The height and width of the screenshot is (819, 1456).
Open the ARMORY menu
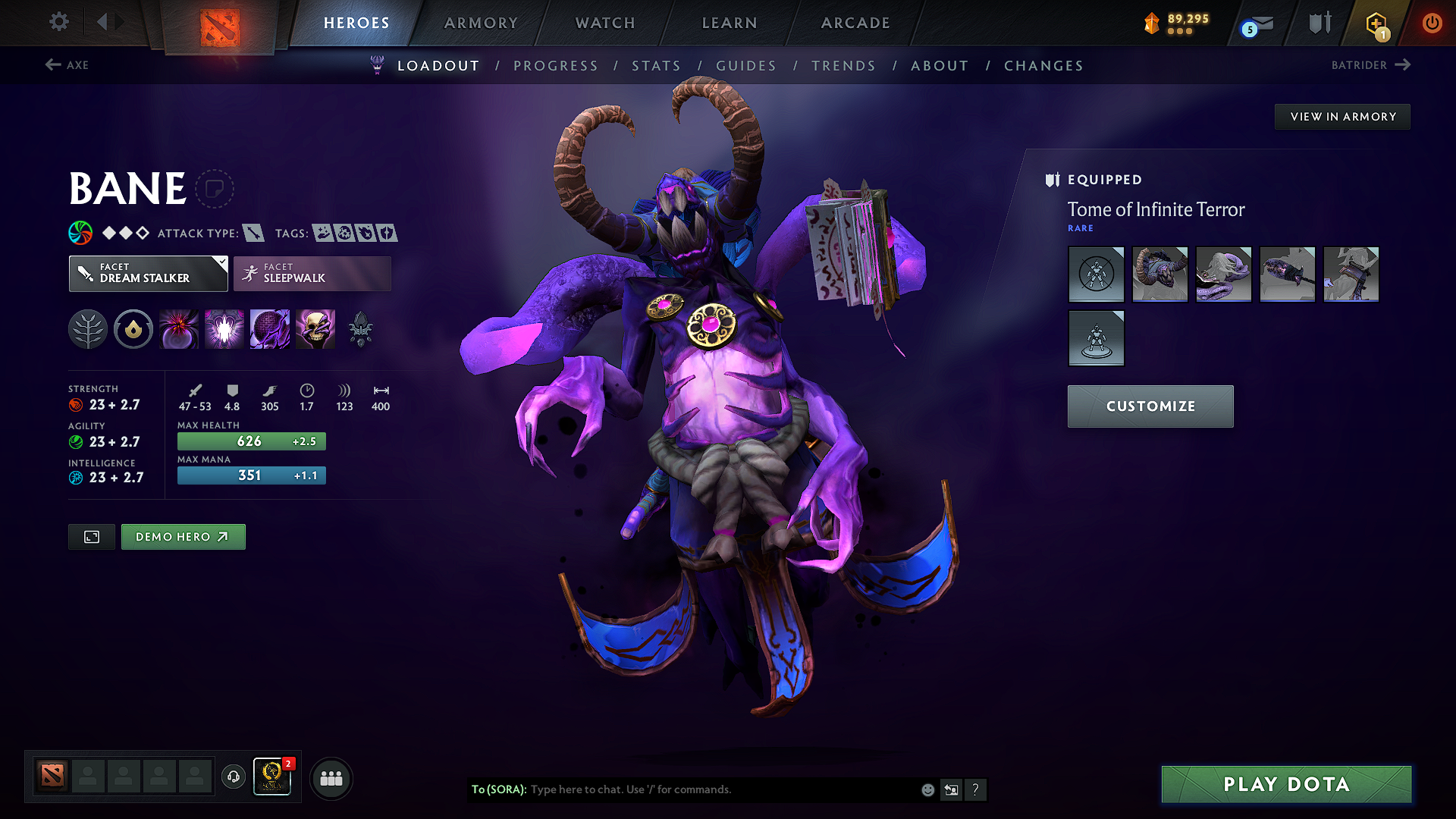(482, 23)
